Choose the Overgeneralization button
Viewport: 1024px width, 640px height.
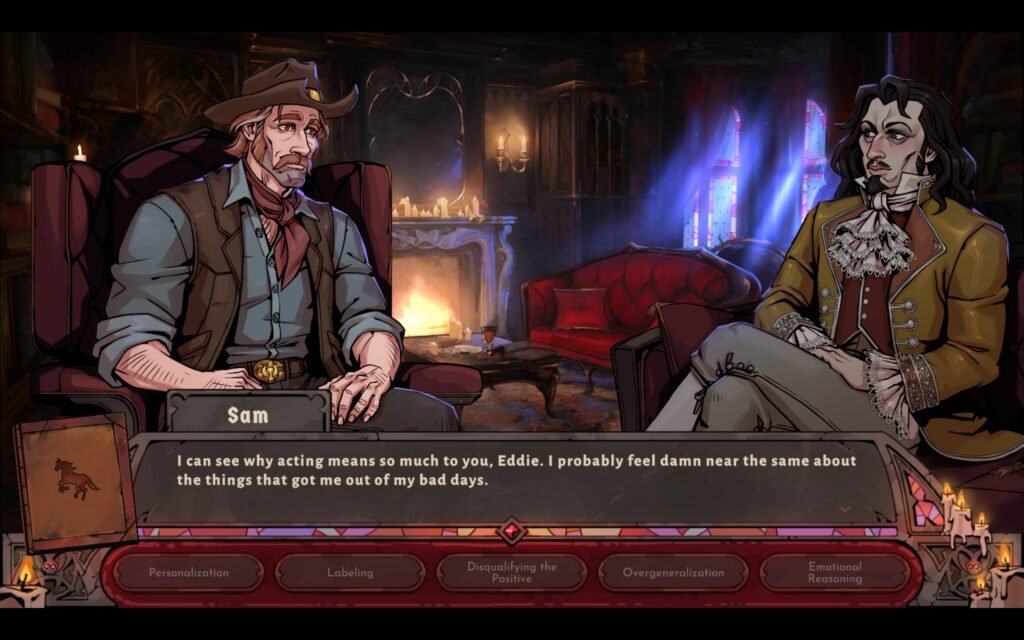point(673,573)
